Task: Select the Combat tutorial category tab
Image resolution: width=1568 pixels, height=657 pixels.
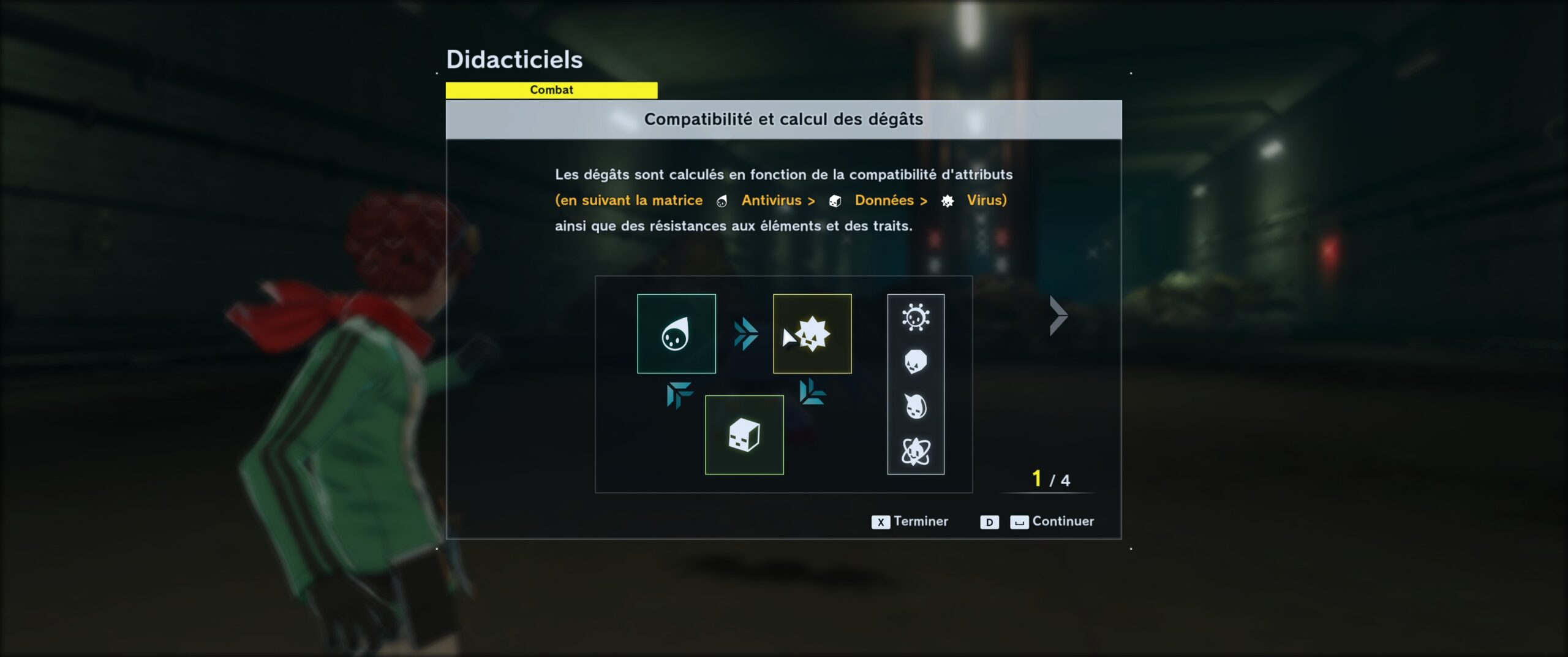Action: point(551,90)
